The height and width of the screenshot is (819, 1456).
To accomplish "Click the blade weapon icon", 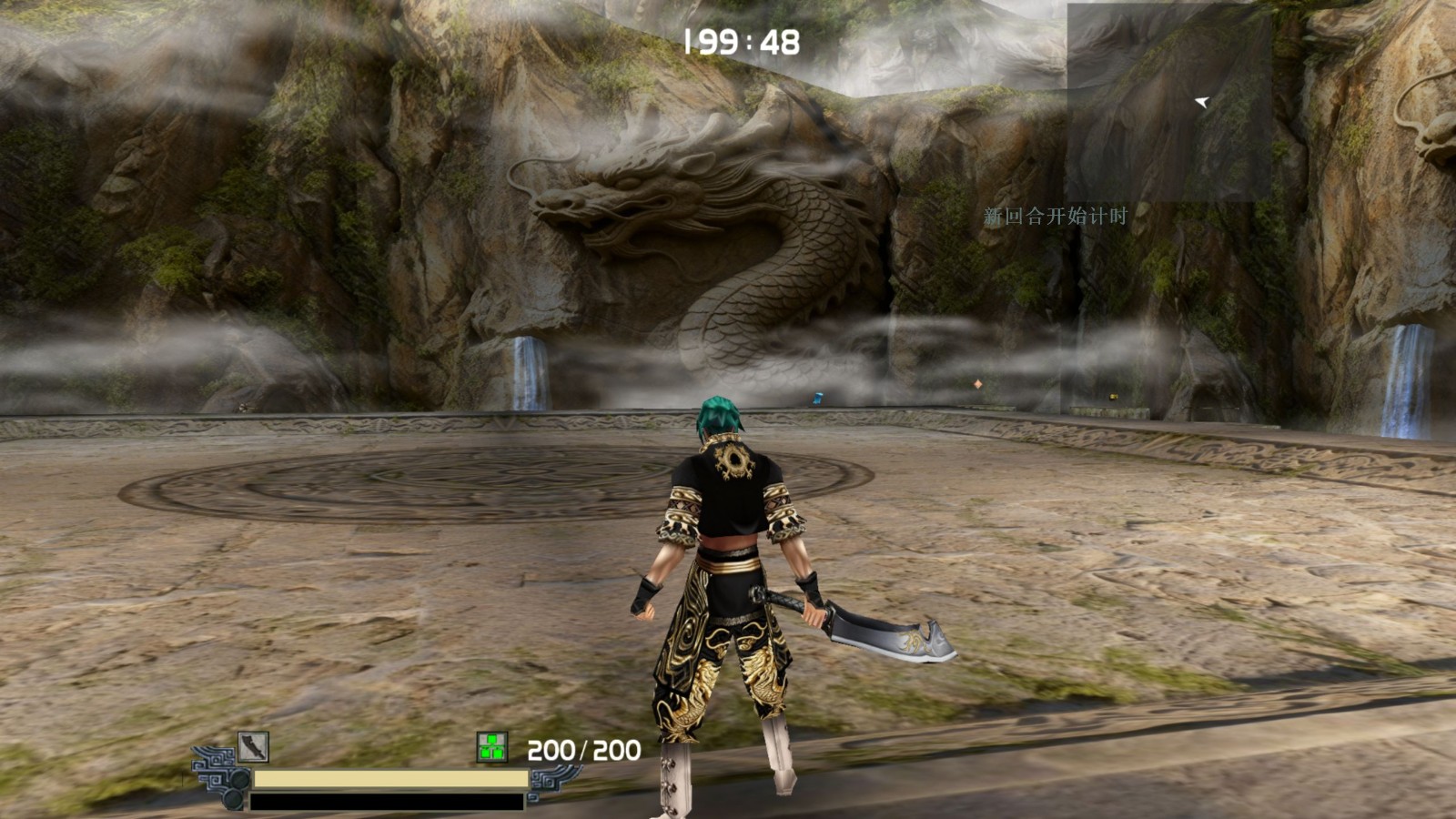I will click(x=253, y=747).
